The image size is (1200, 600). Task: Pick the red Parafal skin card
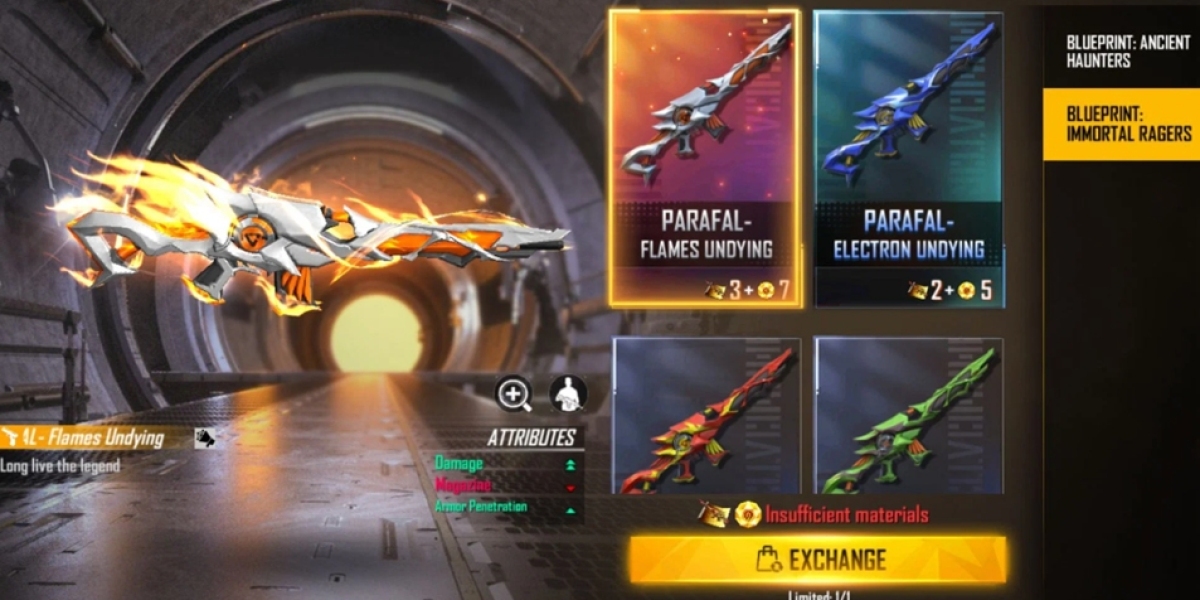coord(706,417)
